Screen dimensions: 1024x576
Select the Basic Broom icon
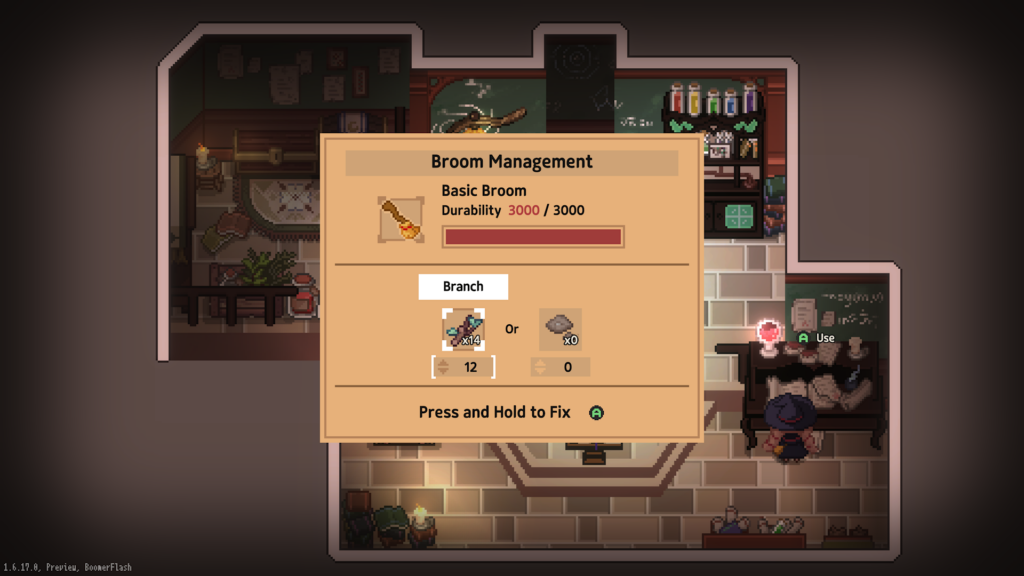click(401, 219)
